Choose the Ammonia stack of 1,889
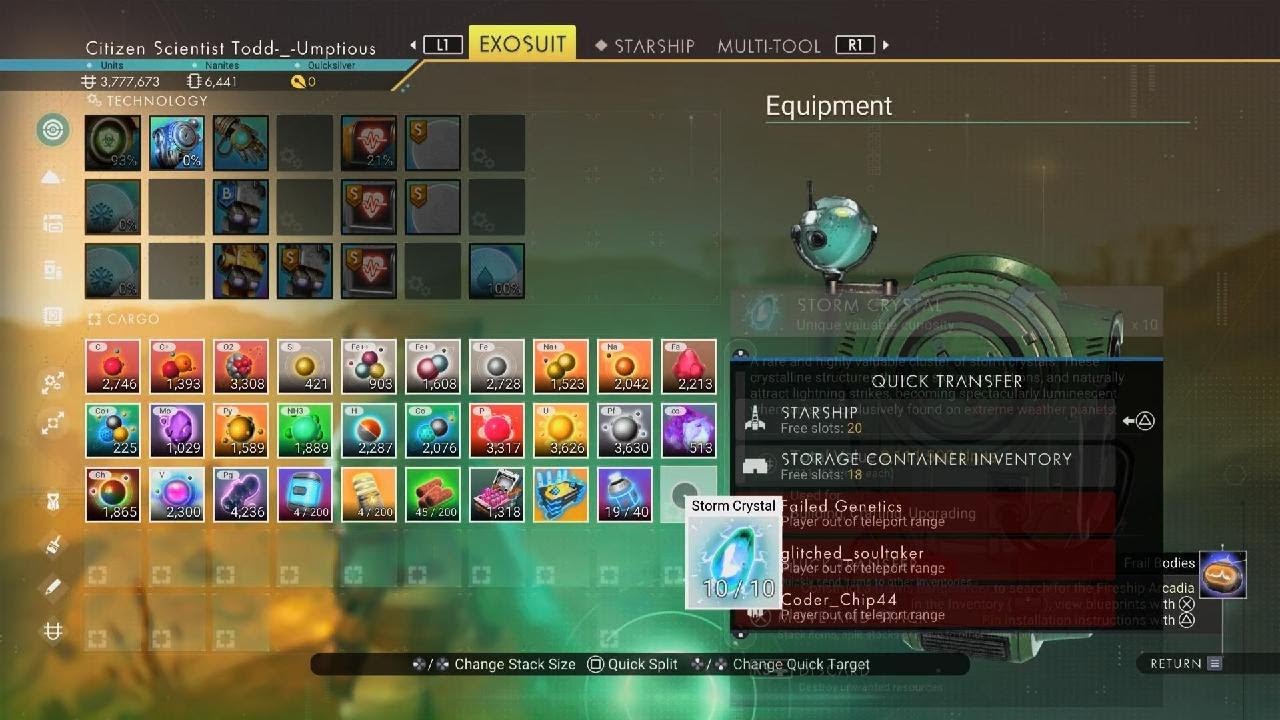1280x720 pixels. tap(305, 431)
